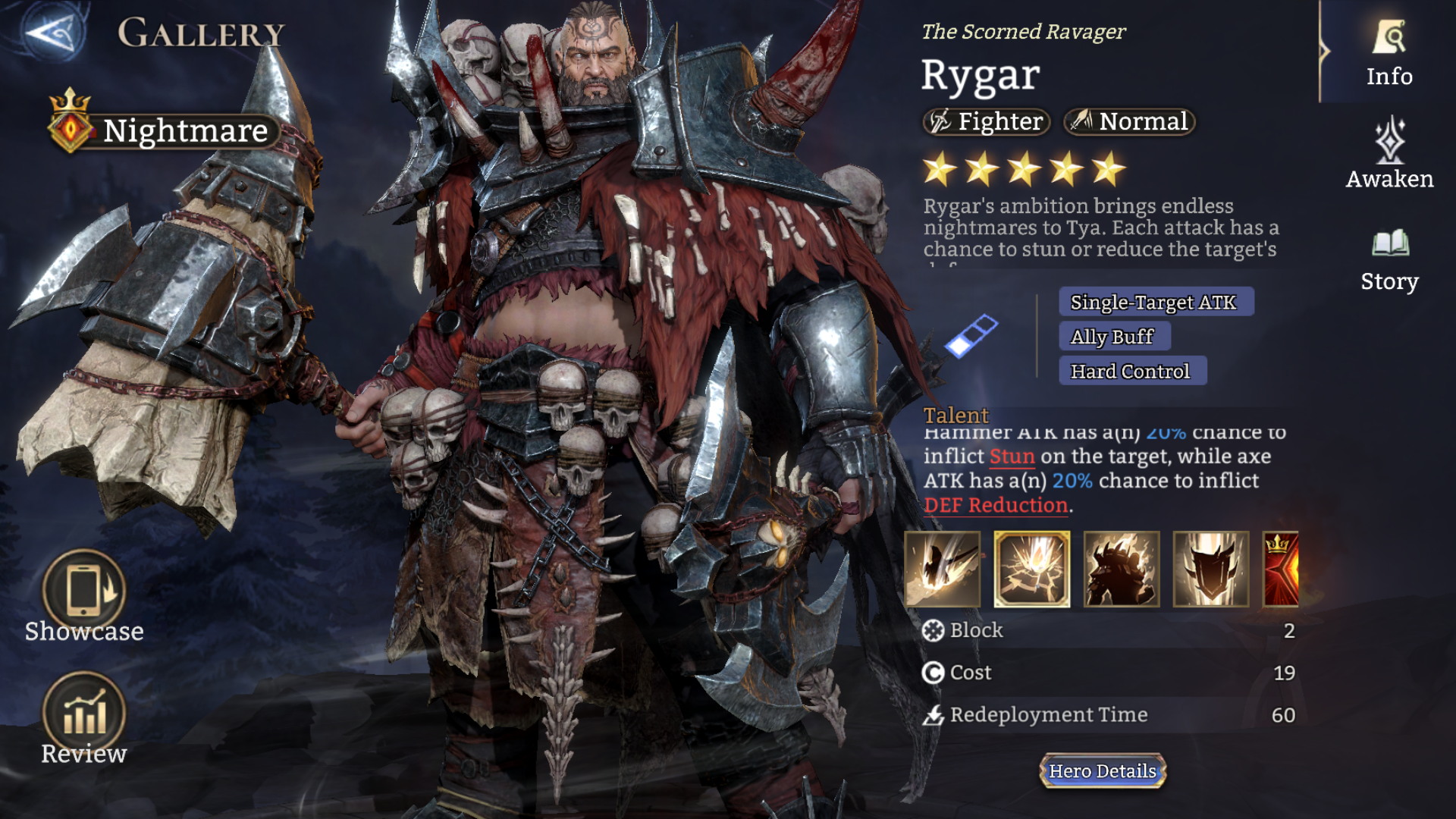Screen dimensions: 1456x819
Task: Open the Story tab
Action: point(1389,259)
